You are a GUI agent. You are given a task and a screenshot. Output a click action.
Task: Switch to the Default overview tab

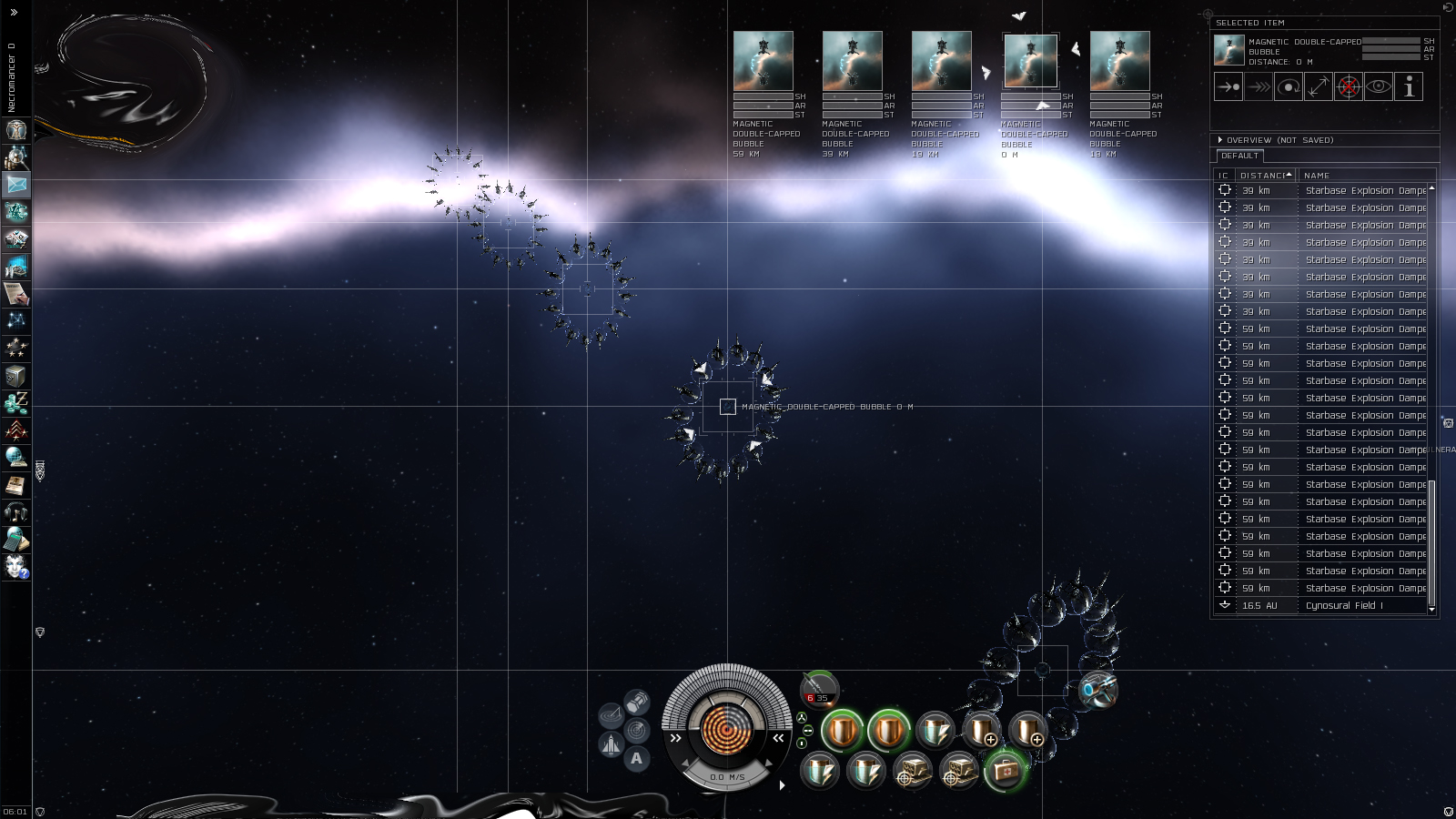pos(1239,156)
